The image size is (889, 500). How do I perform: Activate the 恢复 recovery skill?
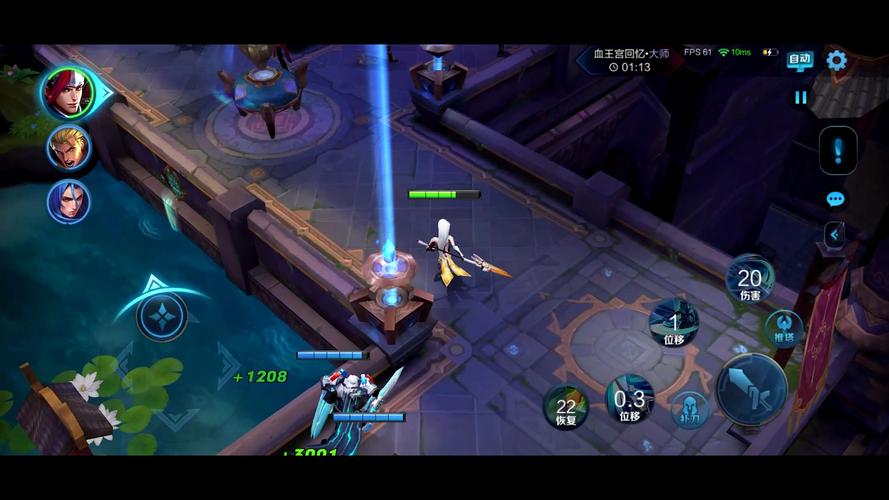(x=566, y=408)
